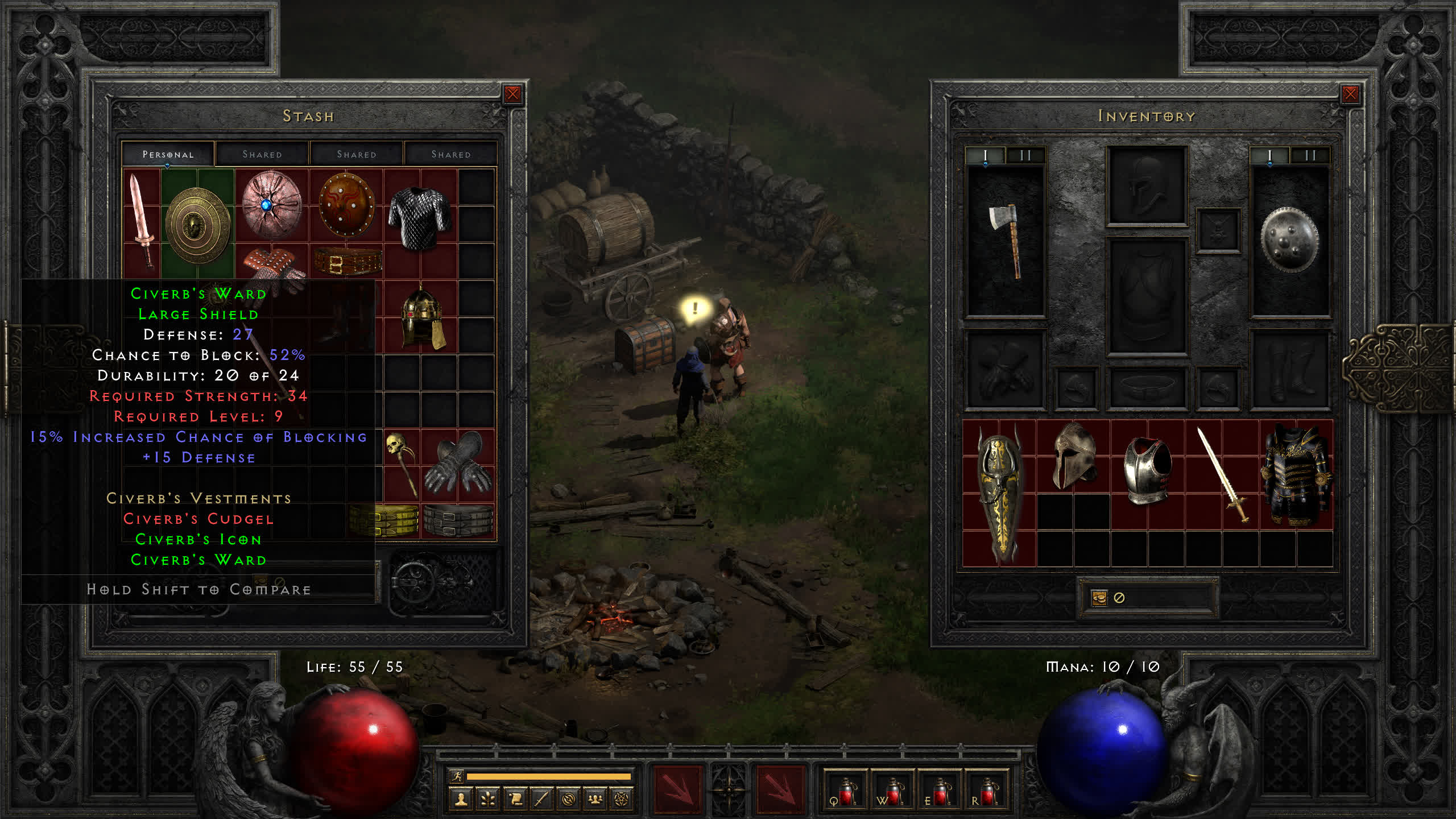Click the inventory gold coin button
The image size is (1456, 819).
coord(1099,598)
